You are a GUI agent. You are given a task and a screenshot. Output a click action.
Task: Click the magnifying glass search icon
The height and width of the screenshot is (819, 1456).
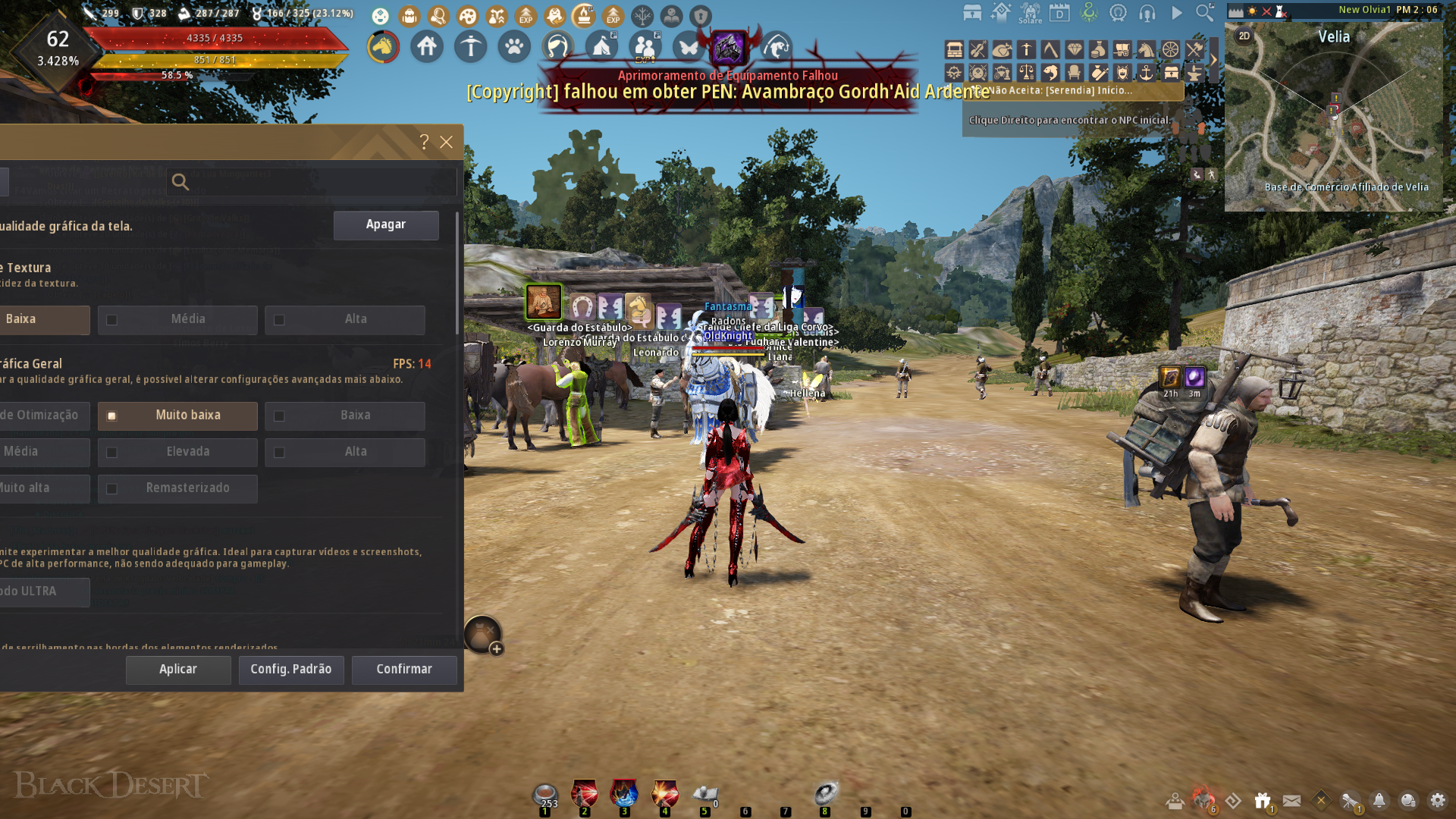click(x=1205, y=13)
